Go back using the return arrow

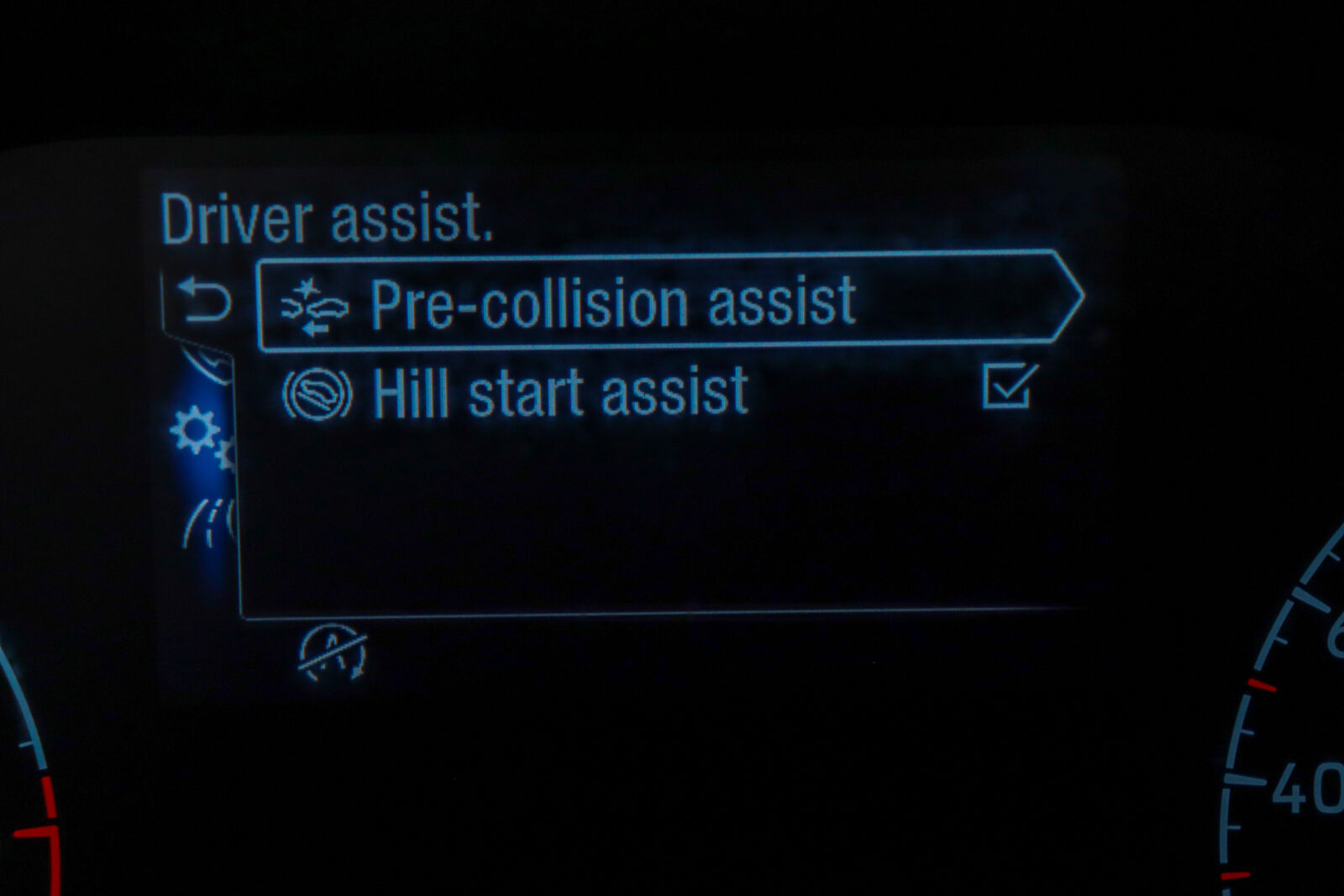pos(204,301)
